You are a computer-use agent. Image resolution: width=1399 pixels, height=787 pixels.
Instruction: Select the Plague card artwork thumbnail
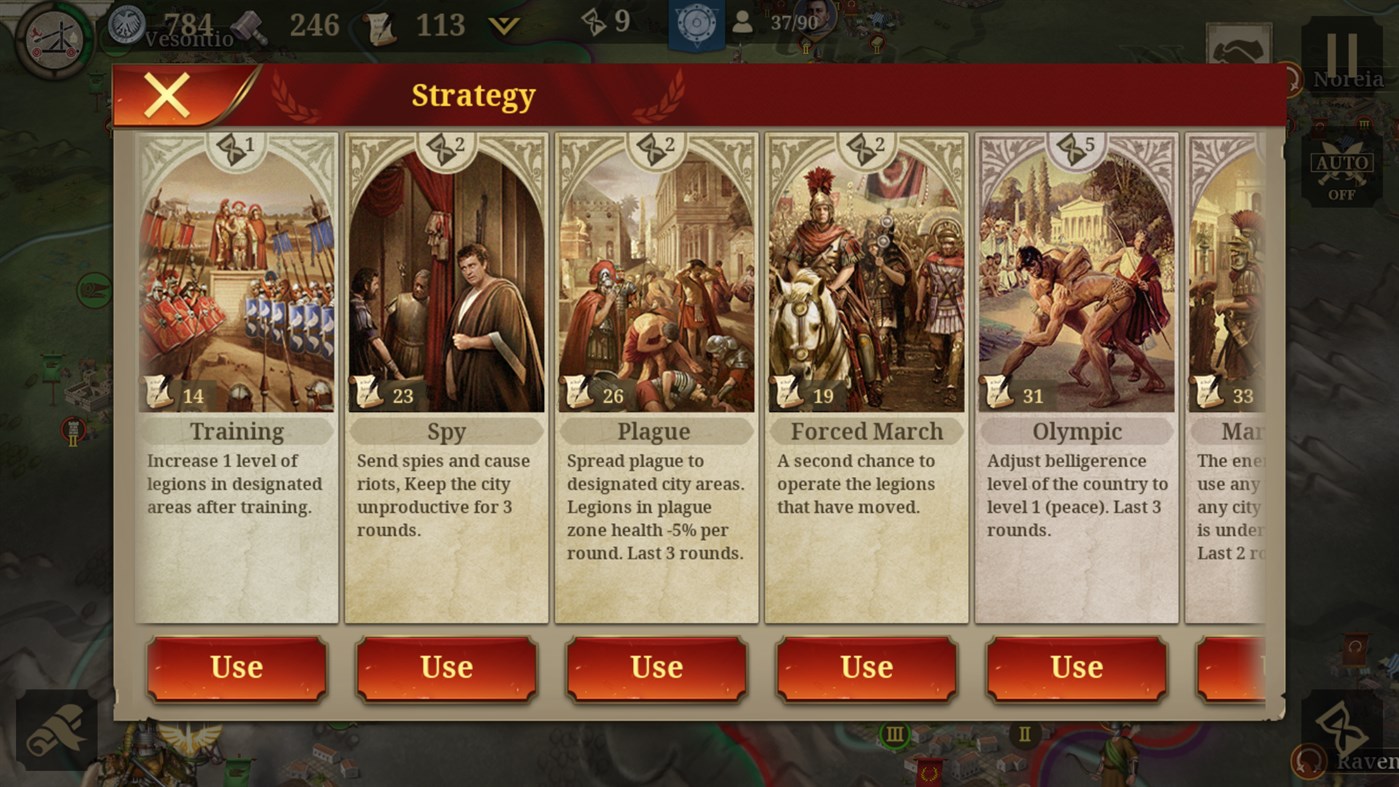(656, 273)
